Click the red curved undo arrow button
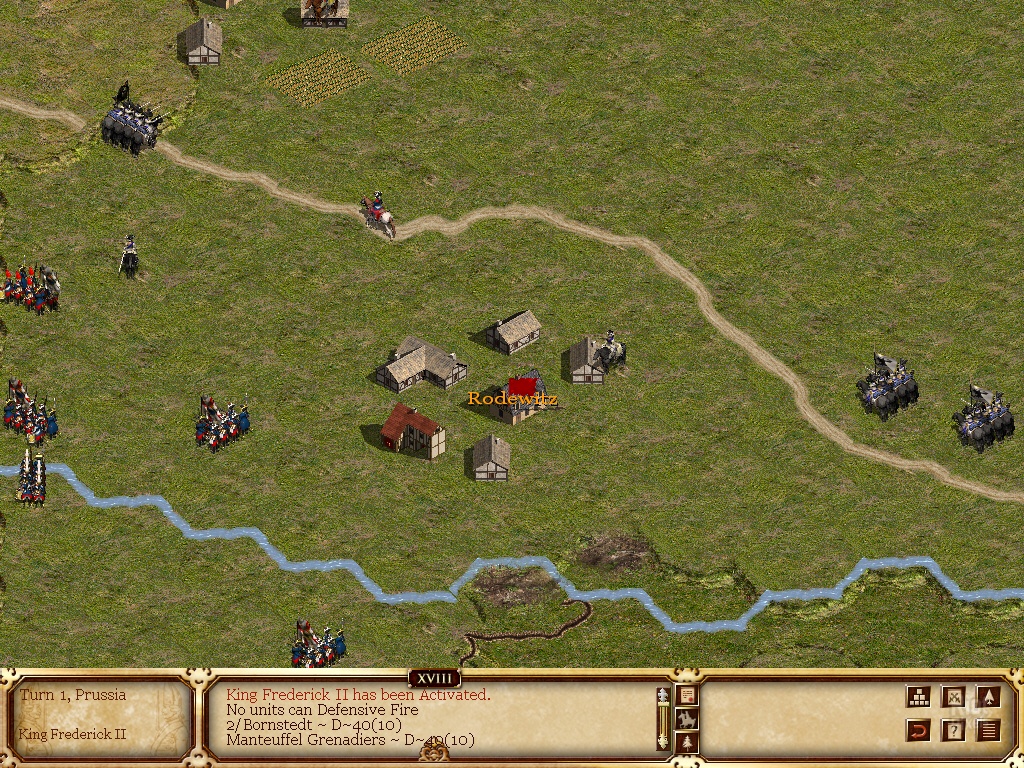The height and width of the screenshot is (768, 1024). pos(918,731)
